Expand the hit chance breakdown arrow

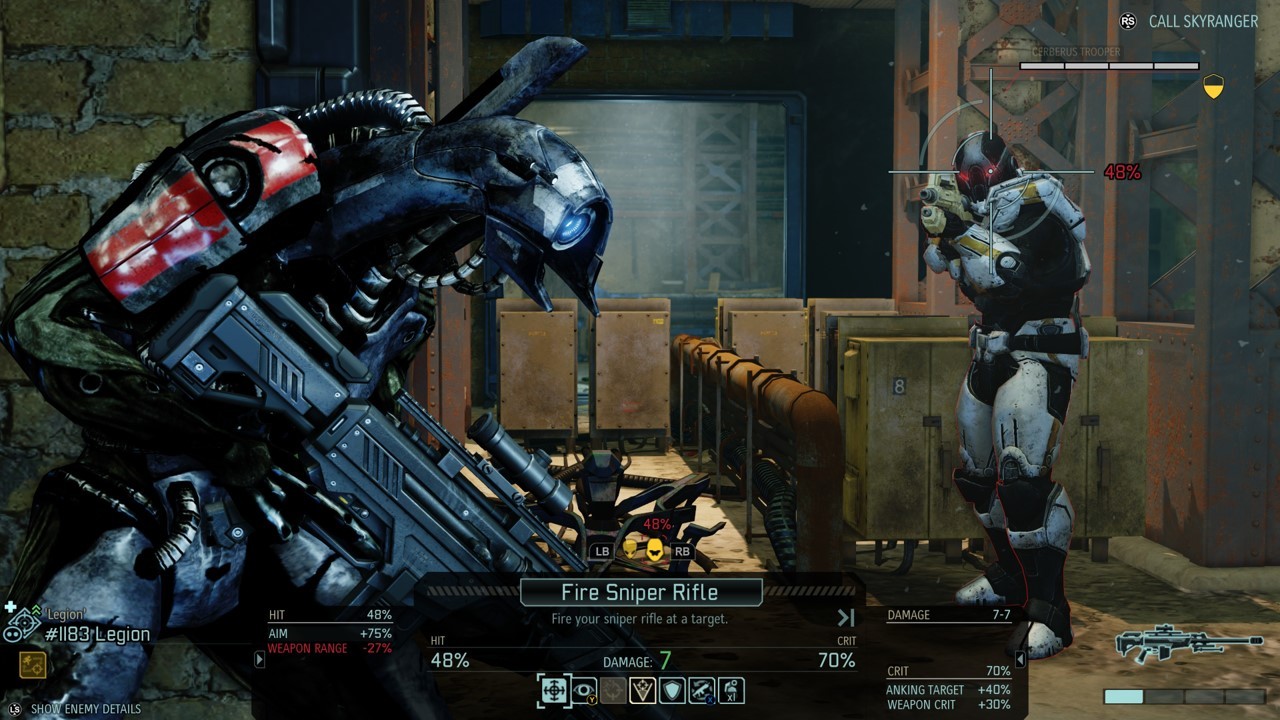click(260, 660)
